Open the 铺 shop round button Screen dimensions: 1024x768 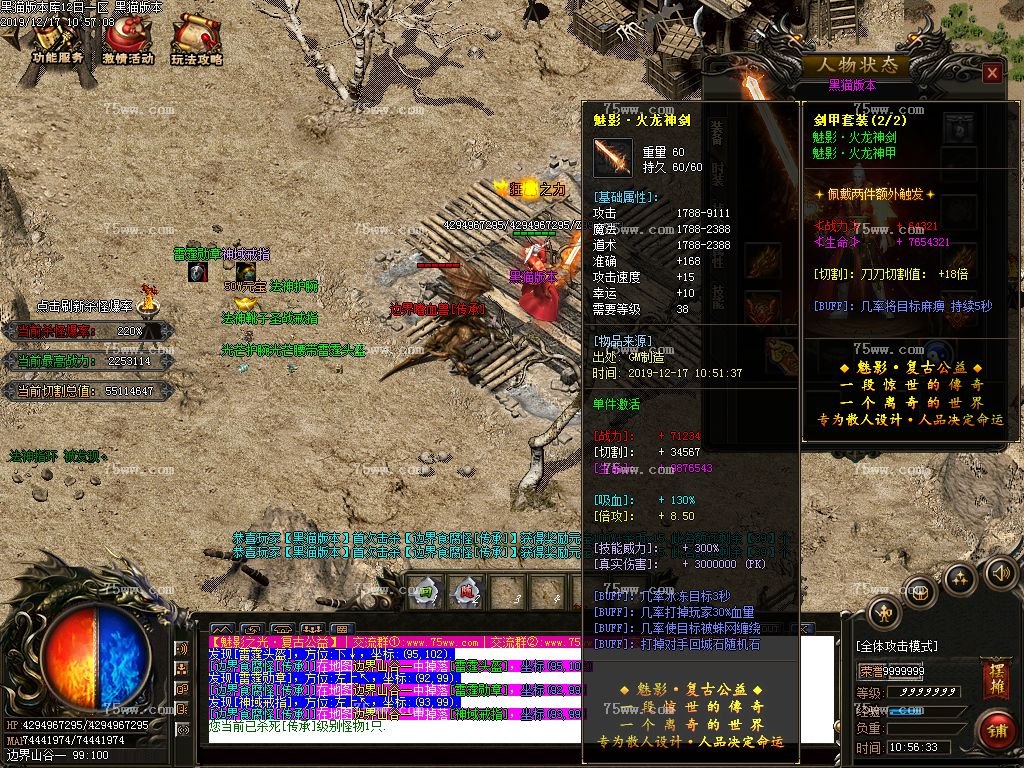click(x=995, y=728)
